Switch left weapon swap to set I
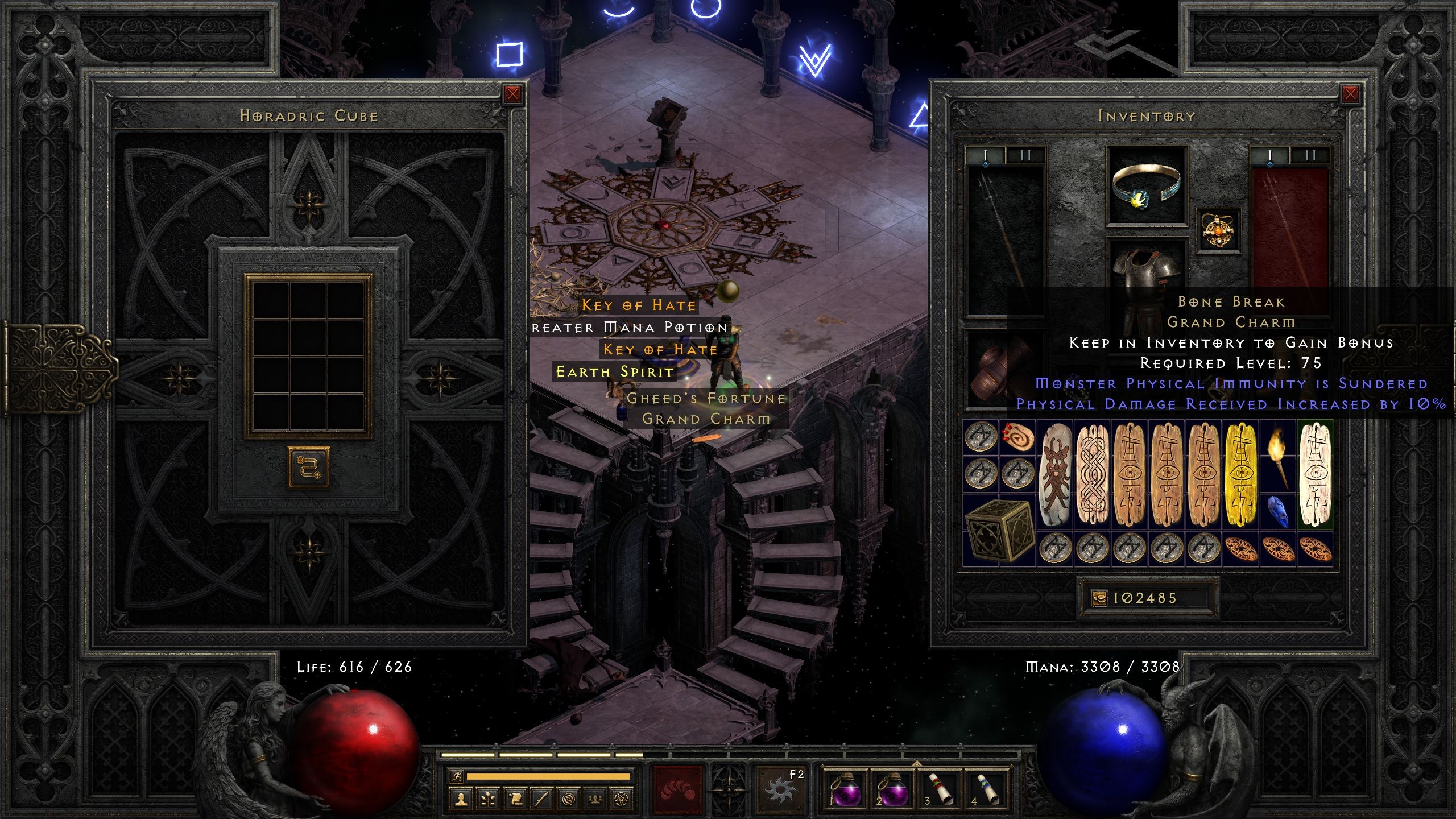This screenshot has height=819, width=1456. pos(986,155)
